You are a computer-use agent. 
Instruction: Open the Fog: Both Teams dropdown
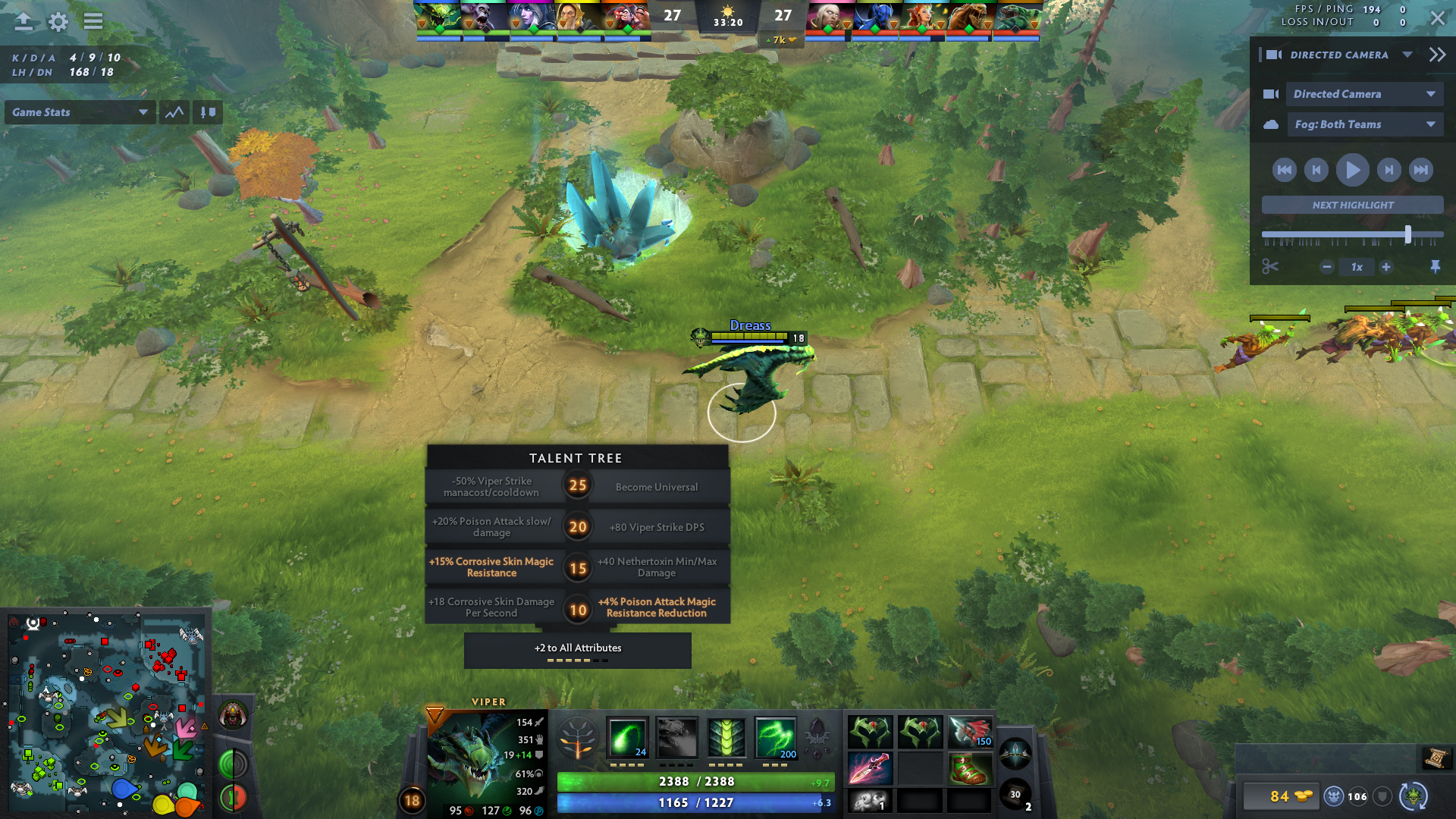click(1365, 124)
